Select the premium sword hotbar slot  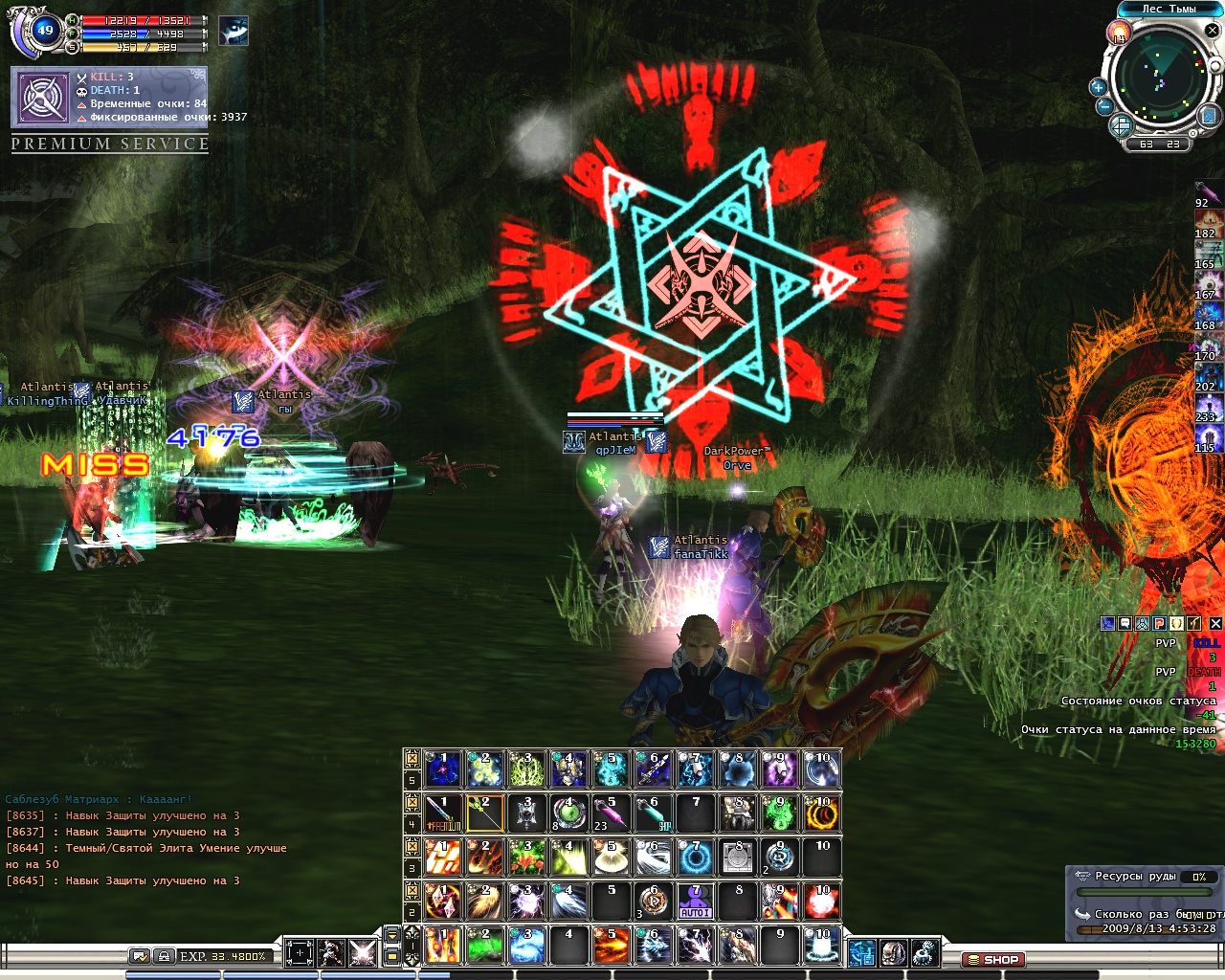(x=442, y=813)
